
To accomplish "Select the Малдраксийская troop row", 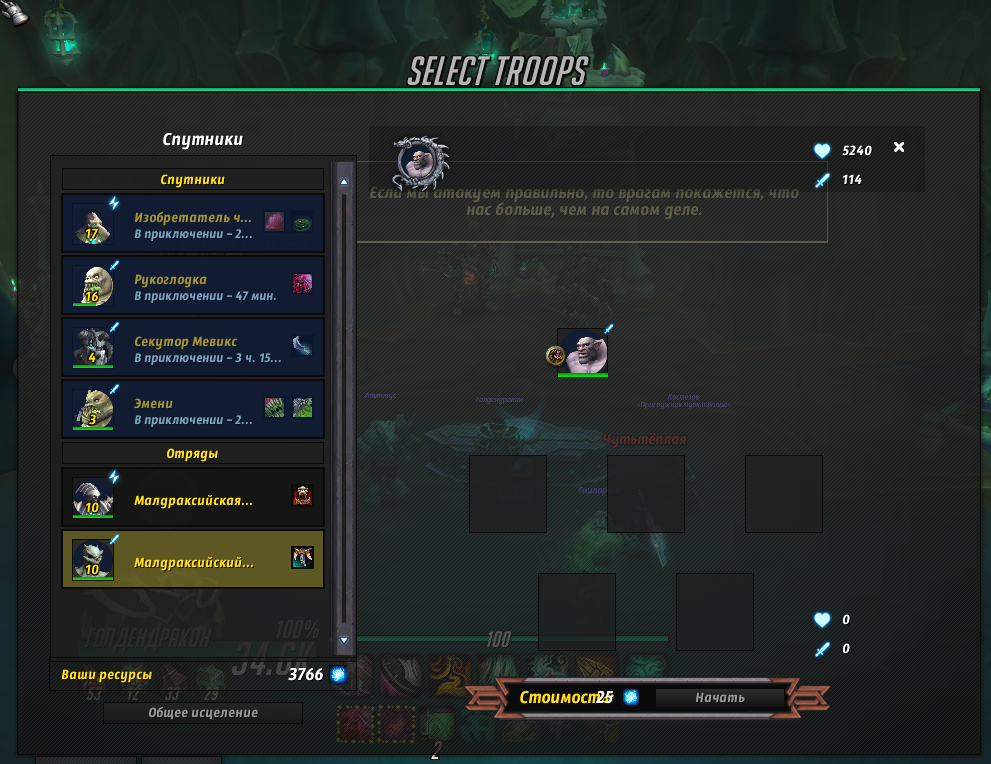I will pyautogui.click(x=192, y=497).
